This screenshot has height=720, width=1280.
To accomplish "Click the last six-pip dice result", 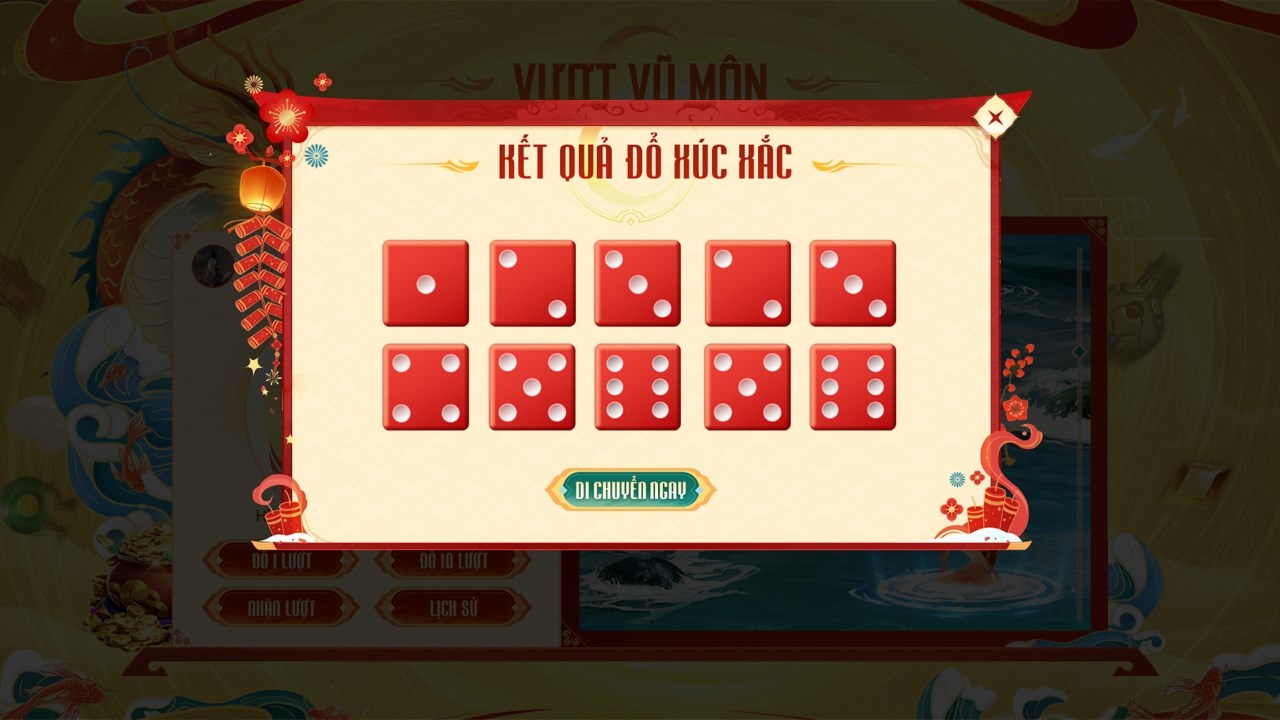I will point(852,388).
